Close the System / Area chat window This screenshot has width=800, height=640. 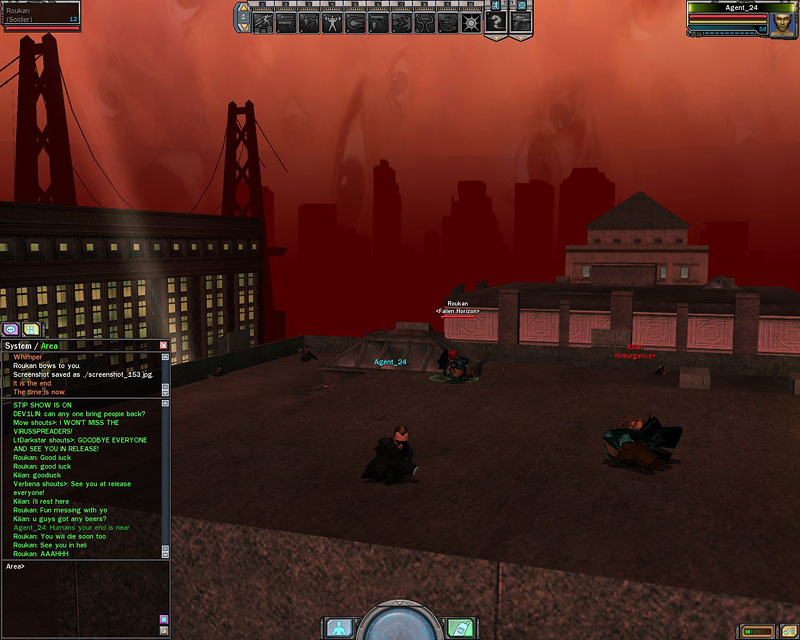tap(164, 345)
